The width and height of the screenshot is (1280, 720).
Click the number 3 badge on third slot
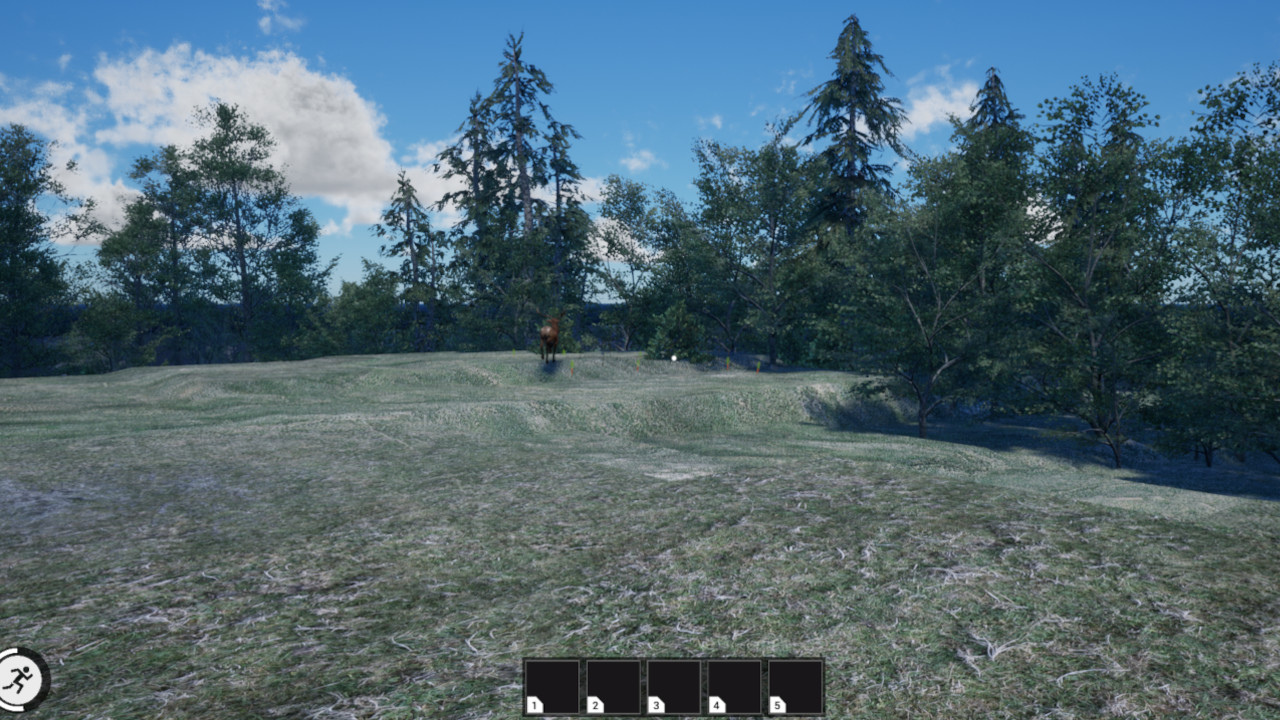tap(657, 704)
